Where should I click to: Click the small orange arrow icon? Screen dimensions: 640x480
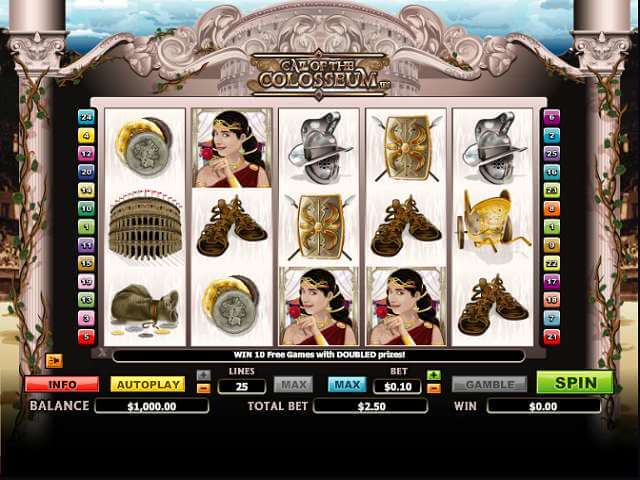point(54,361)
